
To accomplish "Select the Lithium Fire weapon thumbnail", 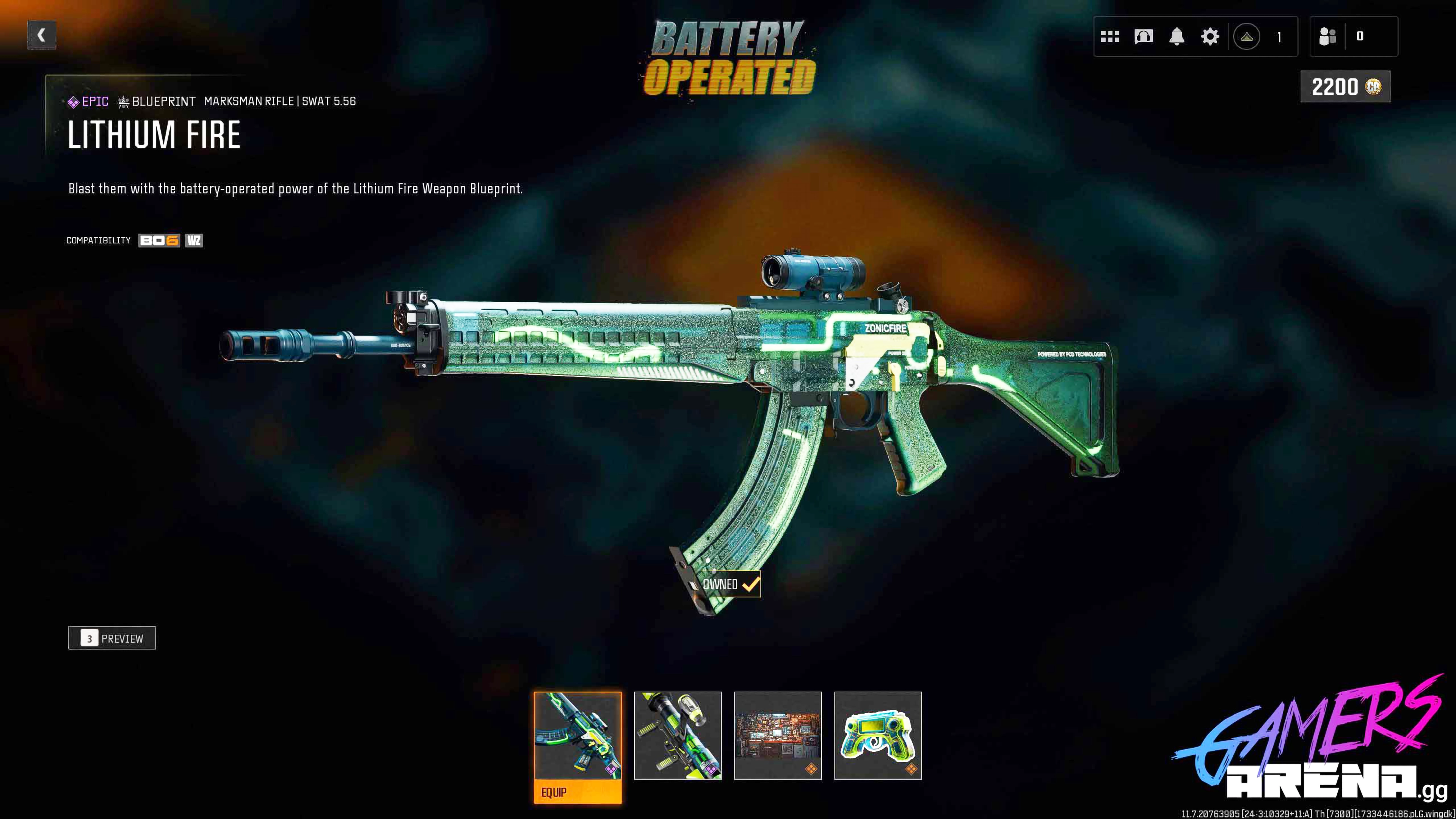I will [x=578, y=736].
